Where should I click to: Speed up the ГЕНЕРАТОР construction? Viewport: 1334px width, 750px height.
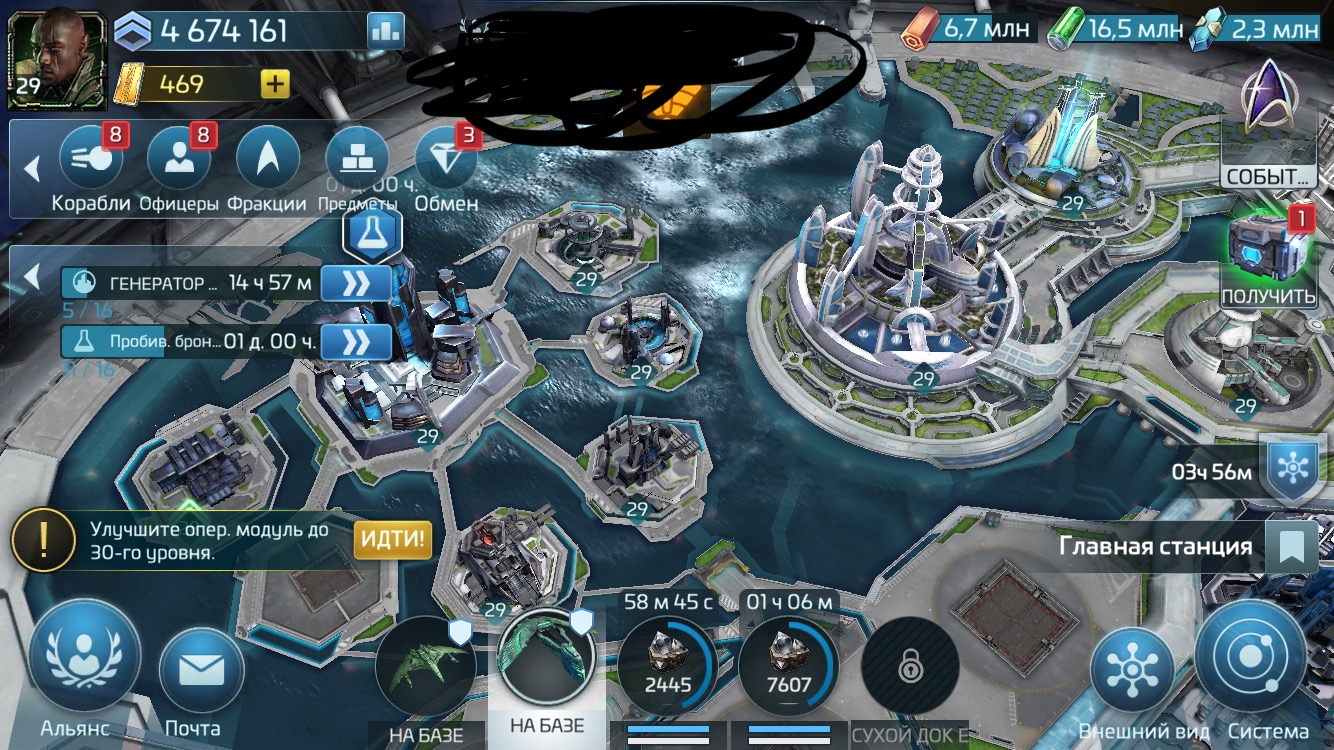coord(355,284)
